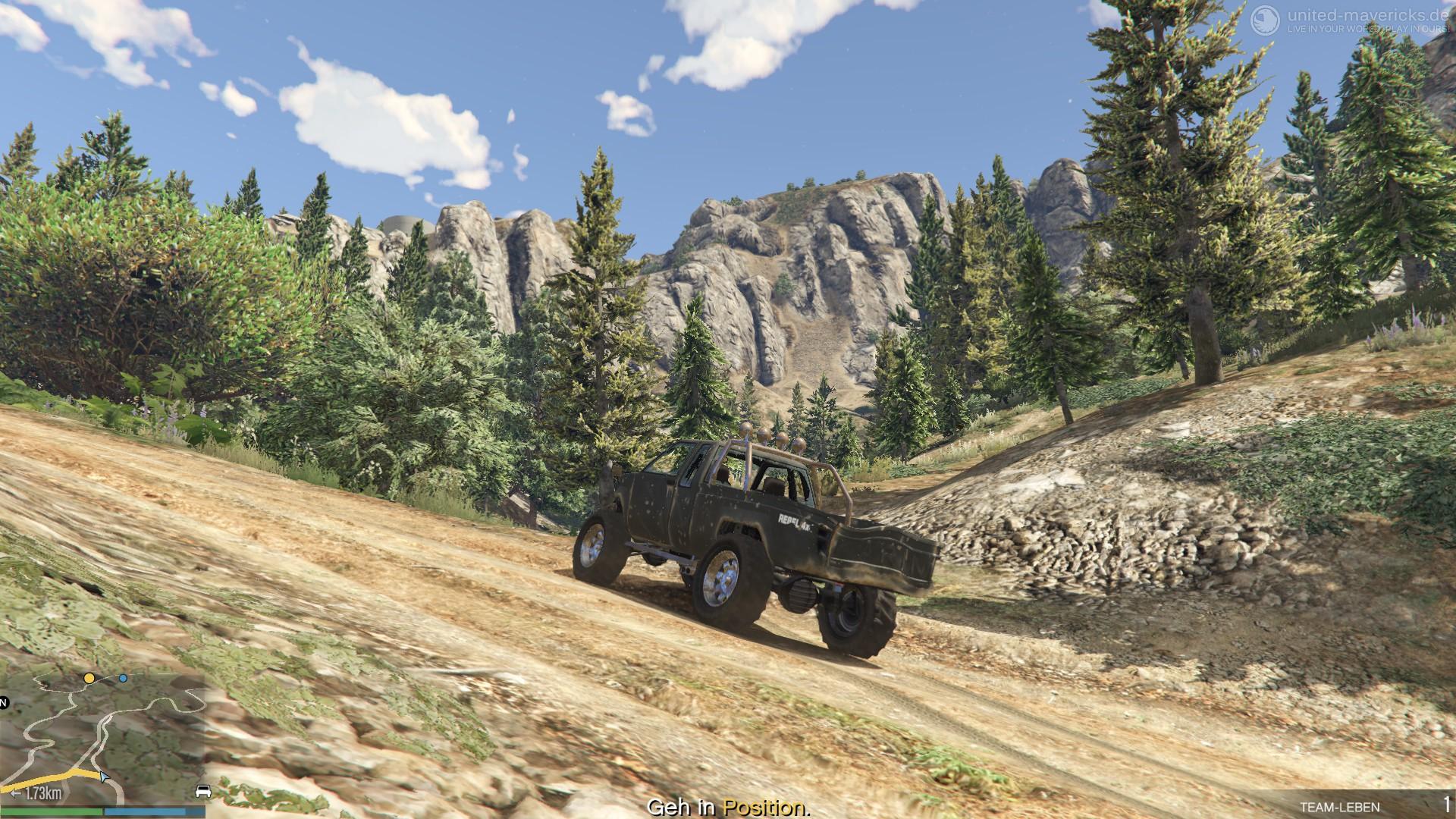The width and height of the screenshot is (1456, 819).
Task: Select the blue blip on the minimap
Action: pyautogui.click(x=123, y=678)
